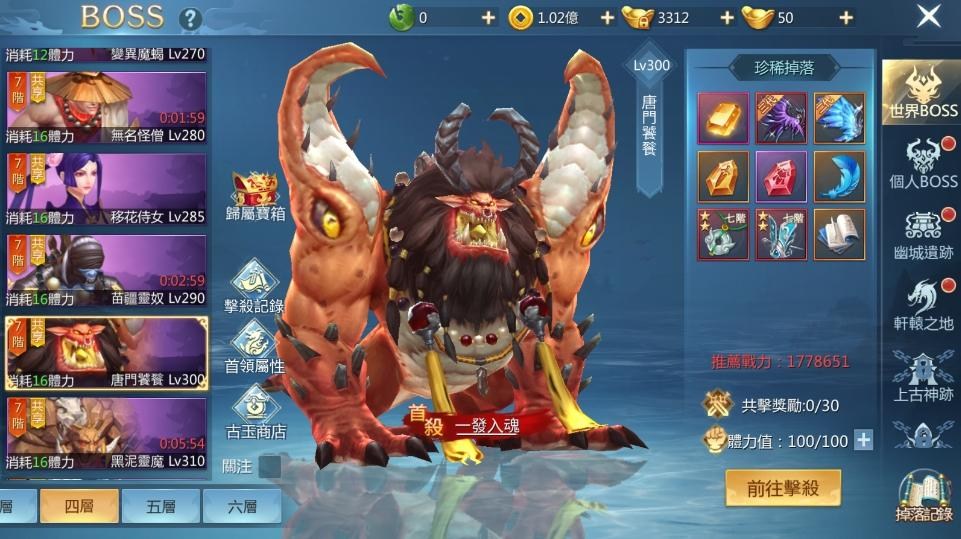
Task: Switch to the 六層 floor tab
Action: tap(241, 506)
